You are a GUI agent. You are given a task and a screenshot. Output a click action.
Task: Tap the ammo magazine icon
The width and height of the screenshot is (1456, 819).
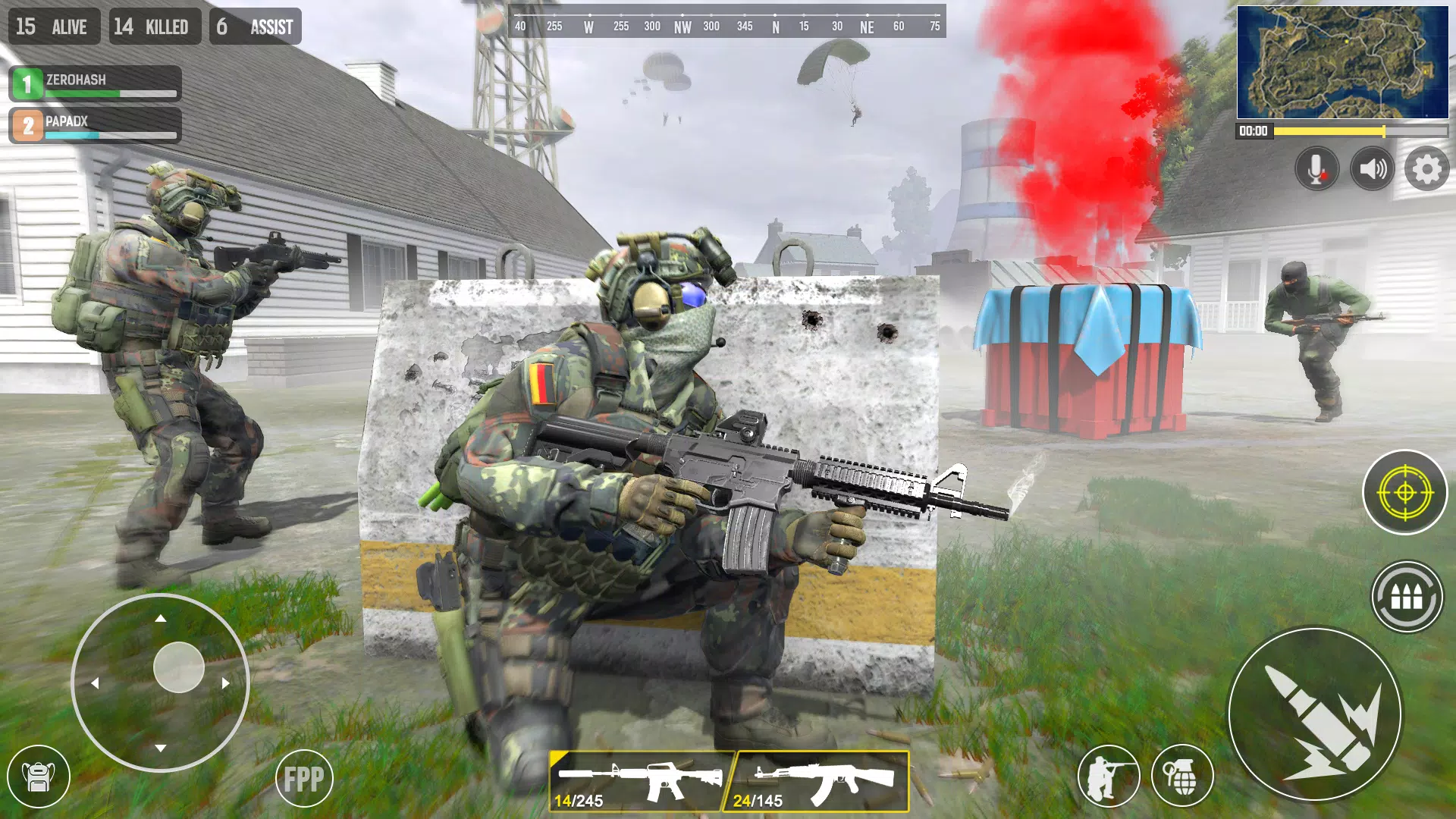pos(1409,598)
